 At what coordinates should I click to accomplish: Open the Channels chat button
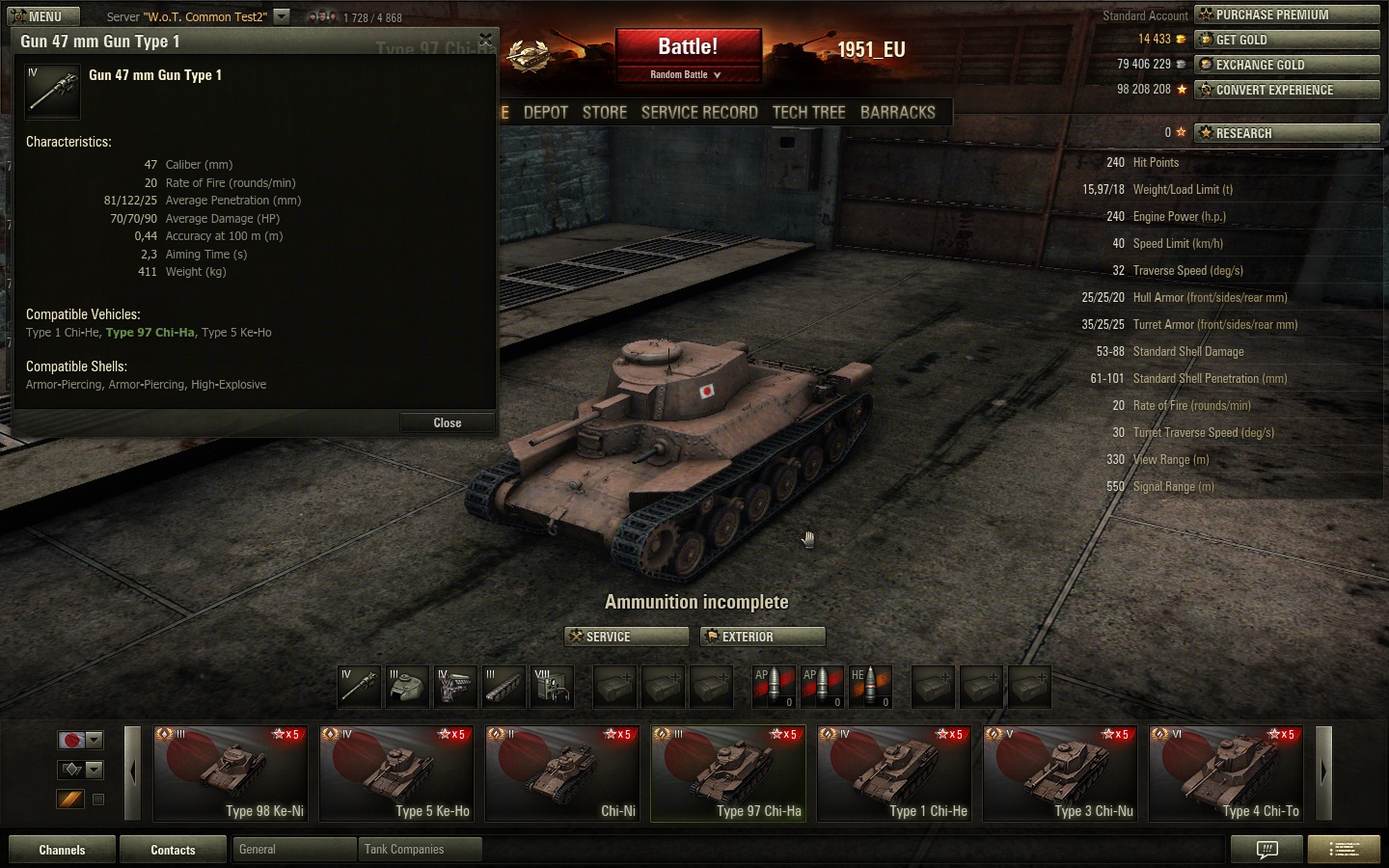click(62, 850)
